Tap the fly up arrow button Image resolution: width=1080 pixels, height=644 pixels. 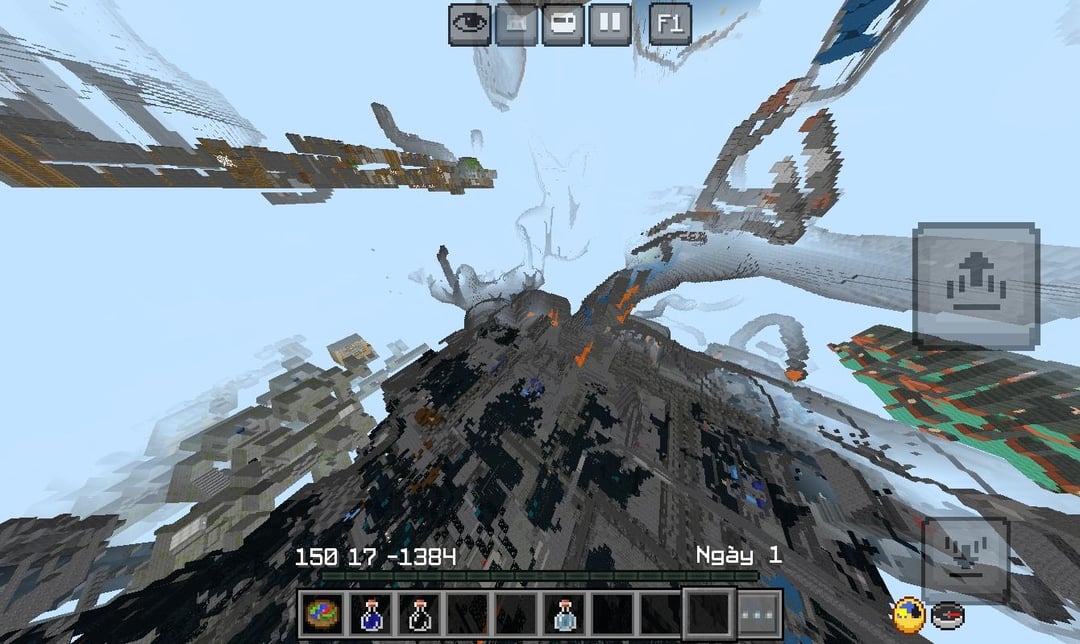click(x=976, y=285)
